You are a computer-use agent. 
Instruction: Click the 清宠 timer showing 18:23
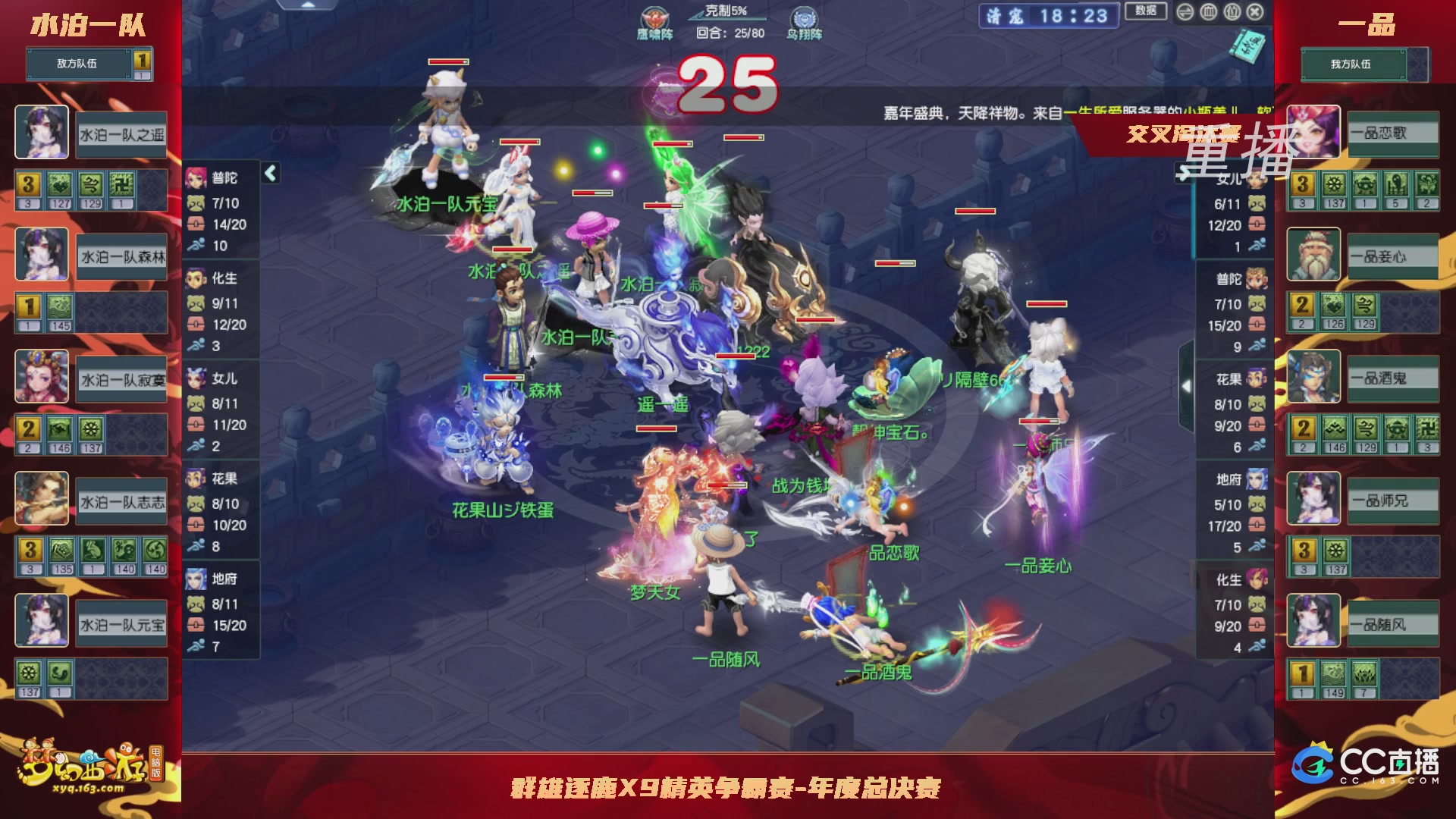1048,16
